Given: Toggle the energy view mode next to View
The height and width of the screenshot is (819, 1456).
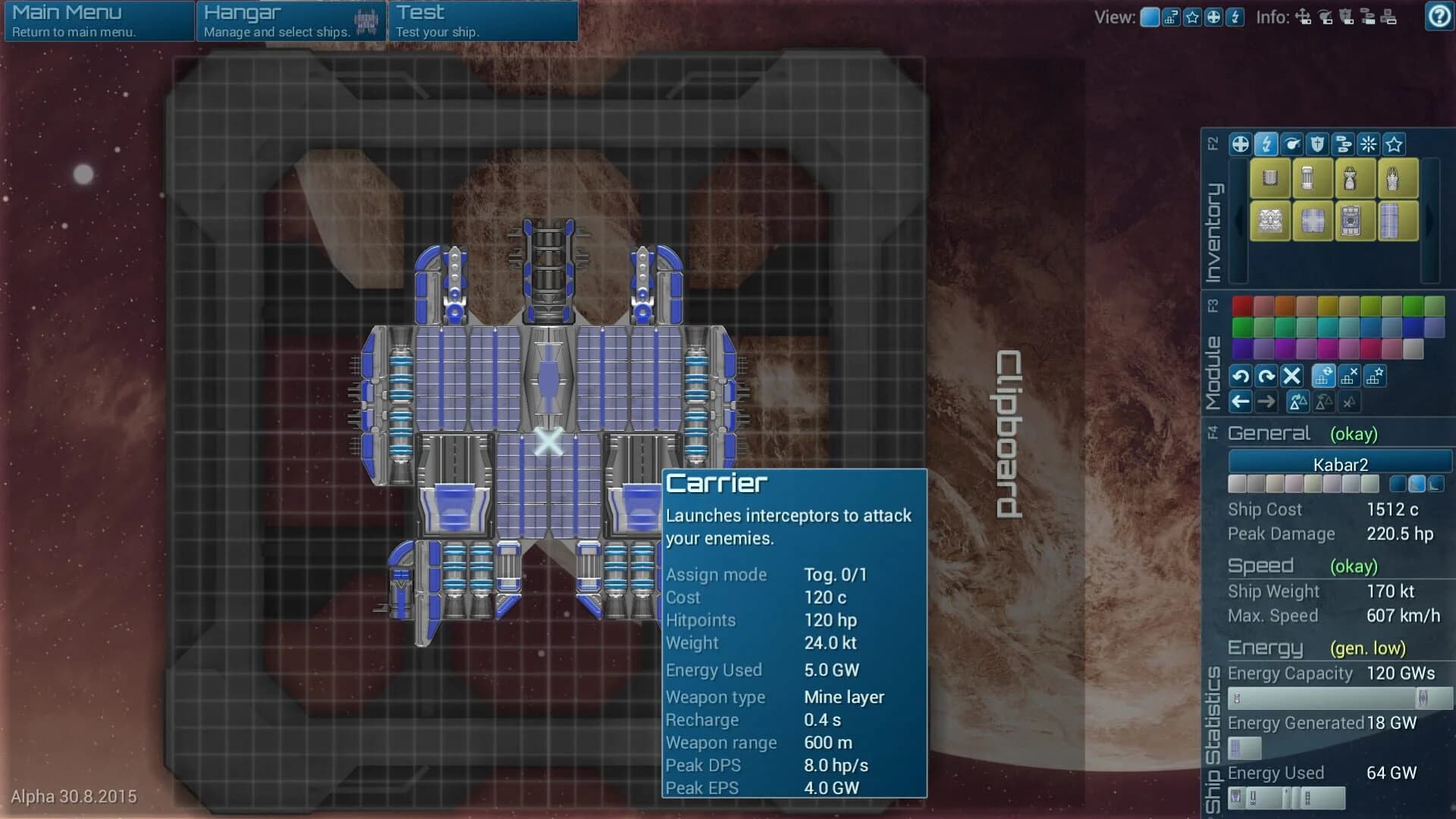Looking at the screenshot, I should (1235, 17).
